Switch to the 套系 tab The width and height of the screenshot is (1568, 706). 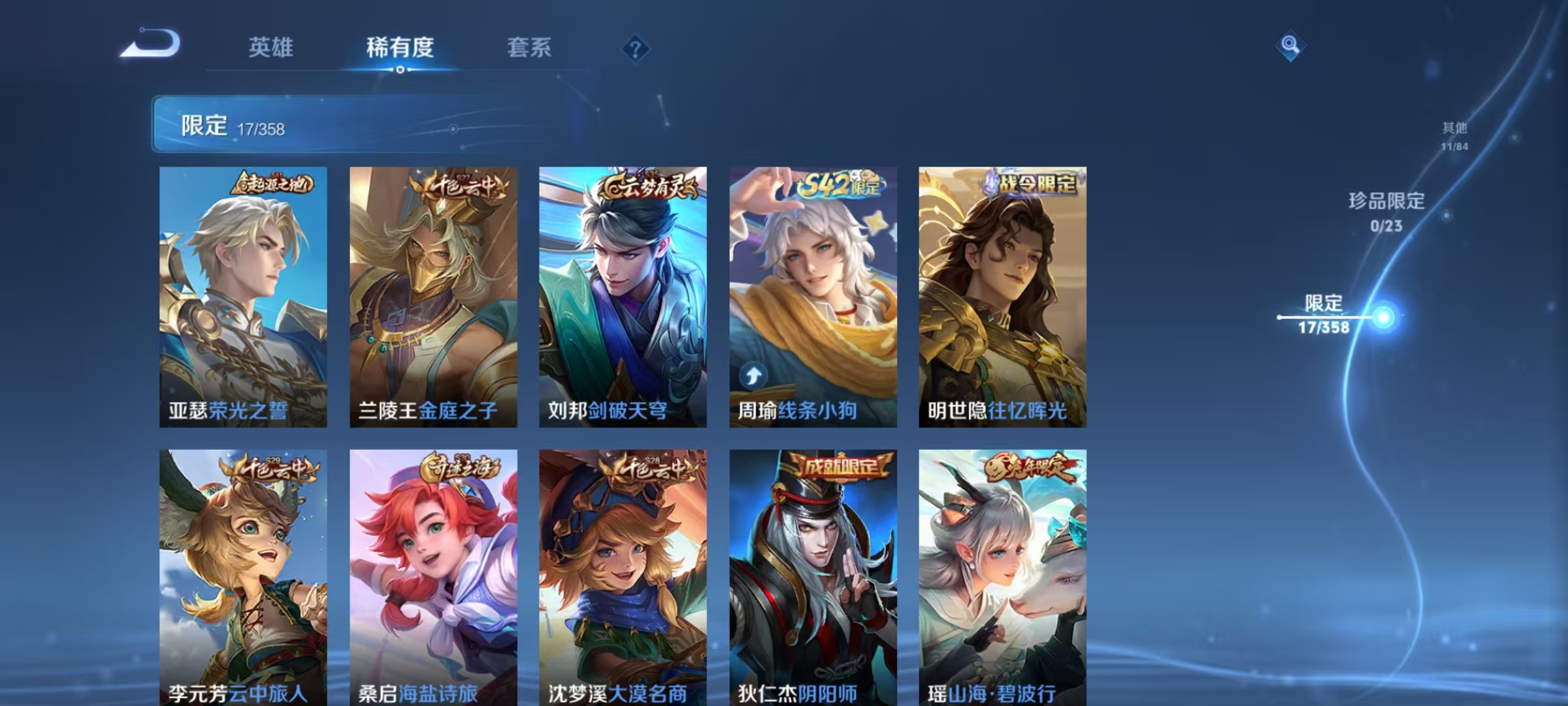(529, 48)
